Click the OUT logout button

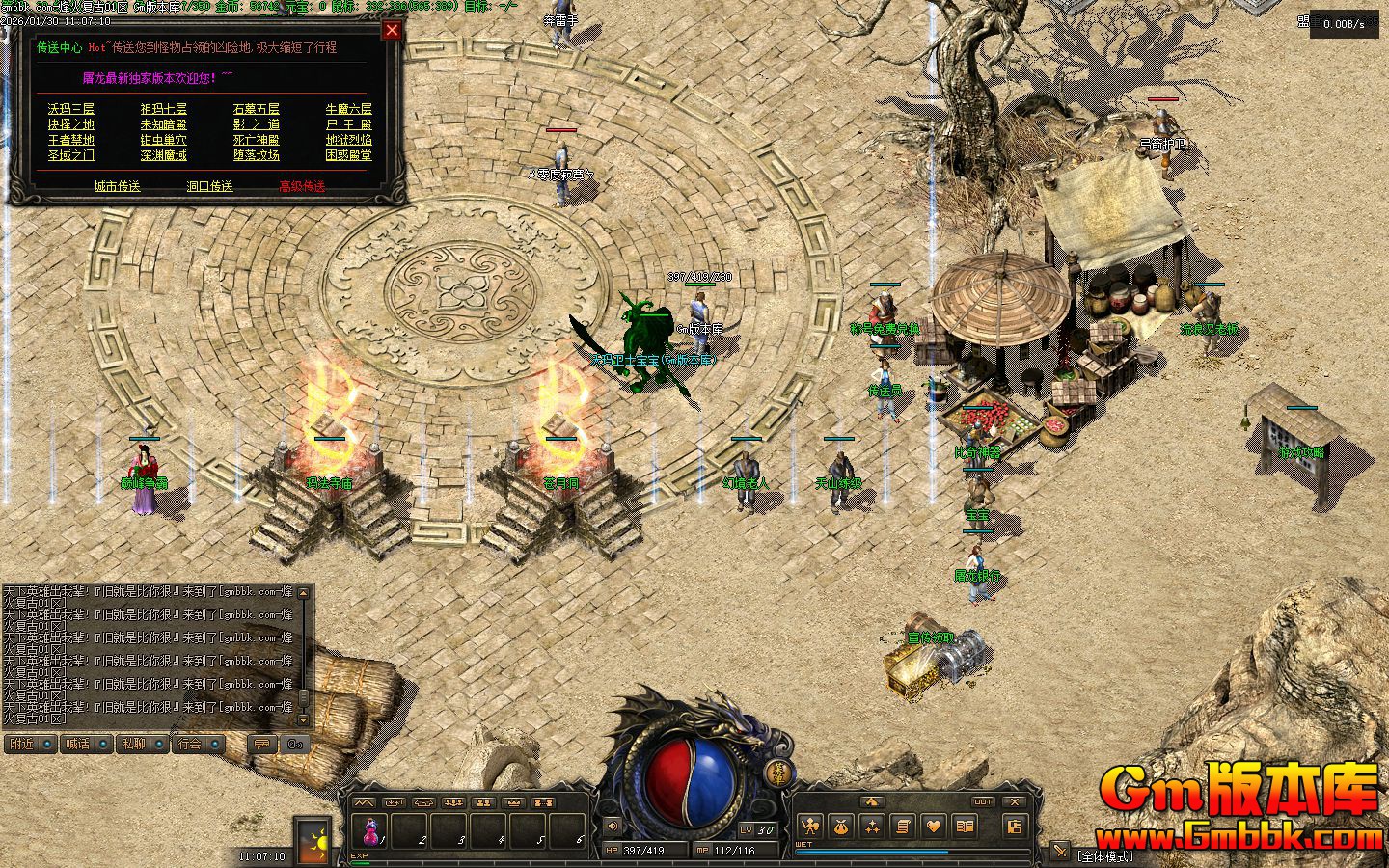[x=982, y=801]
